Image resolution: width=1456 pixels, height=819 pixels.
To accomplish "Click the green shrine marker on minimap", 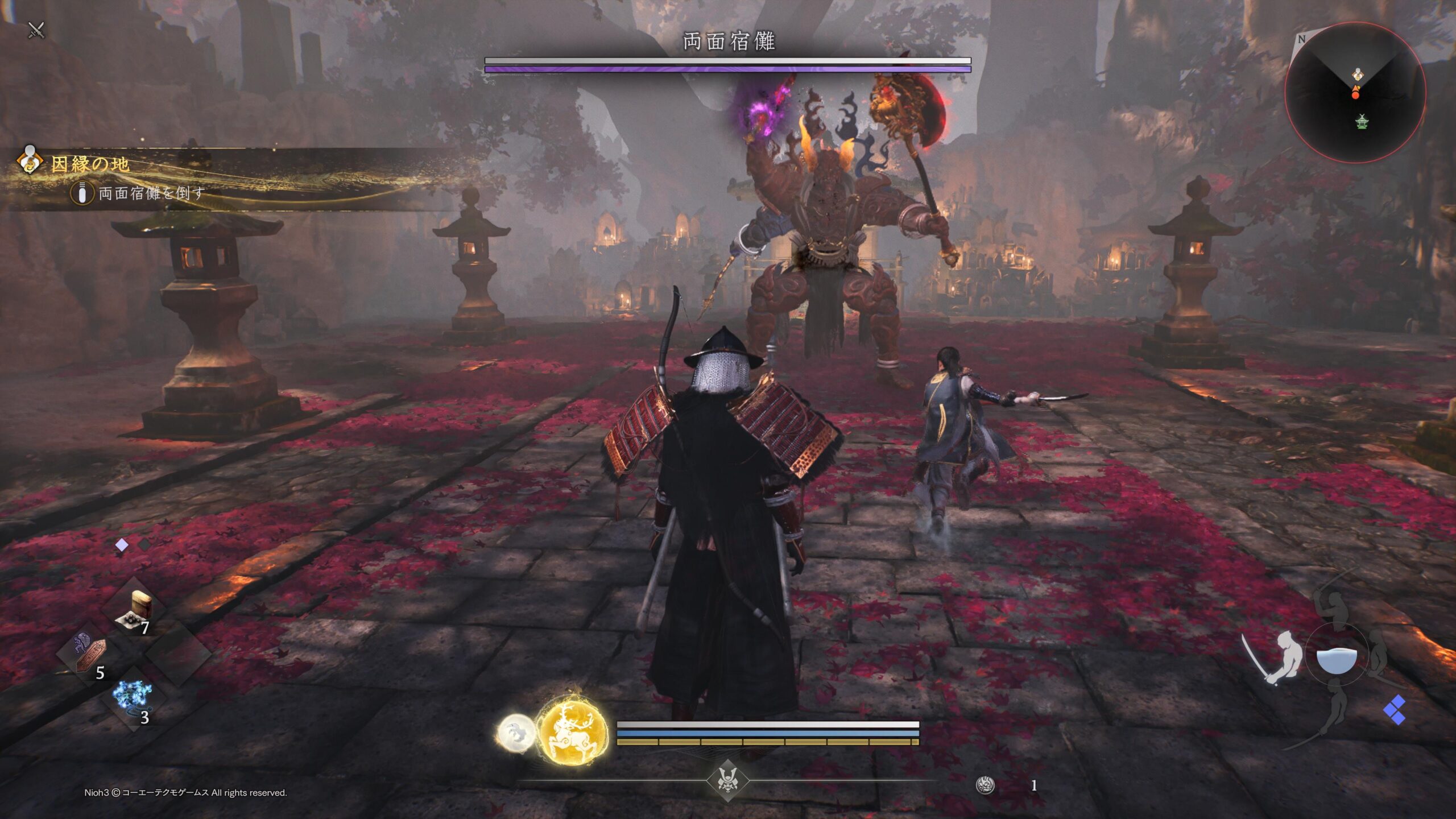I will 1362,121.
